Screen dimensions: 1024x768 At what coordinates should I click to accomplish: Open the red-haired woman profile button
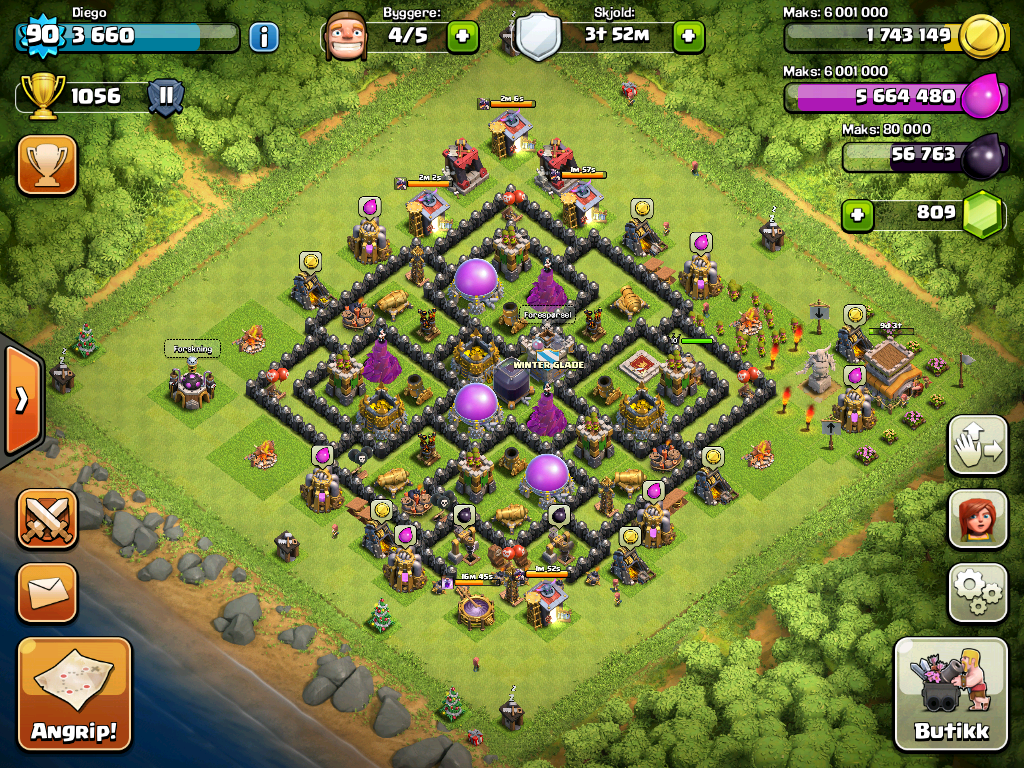977,520
